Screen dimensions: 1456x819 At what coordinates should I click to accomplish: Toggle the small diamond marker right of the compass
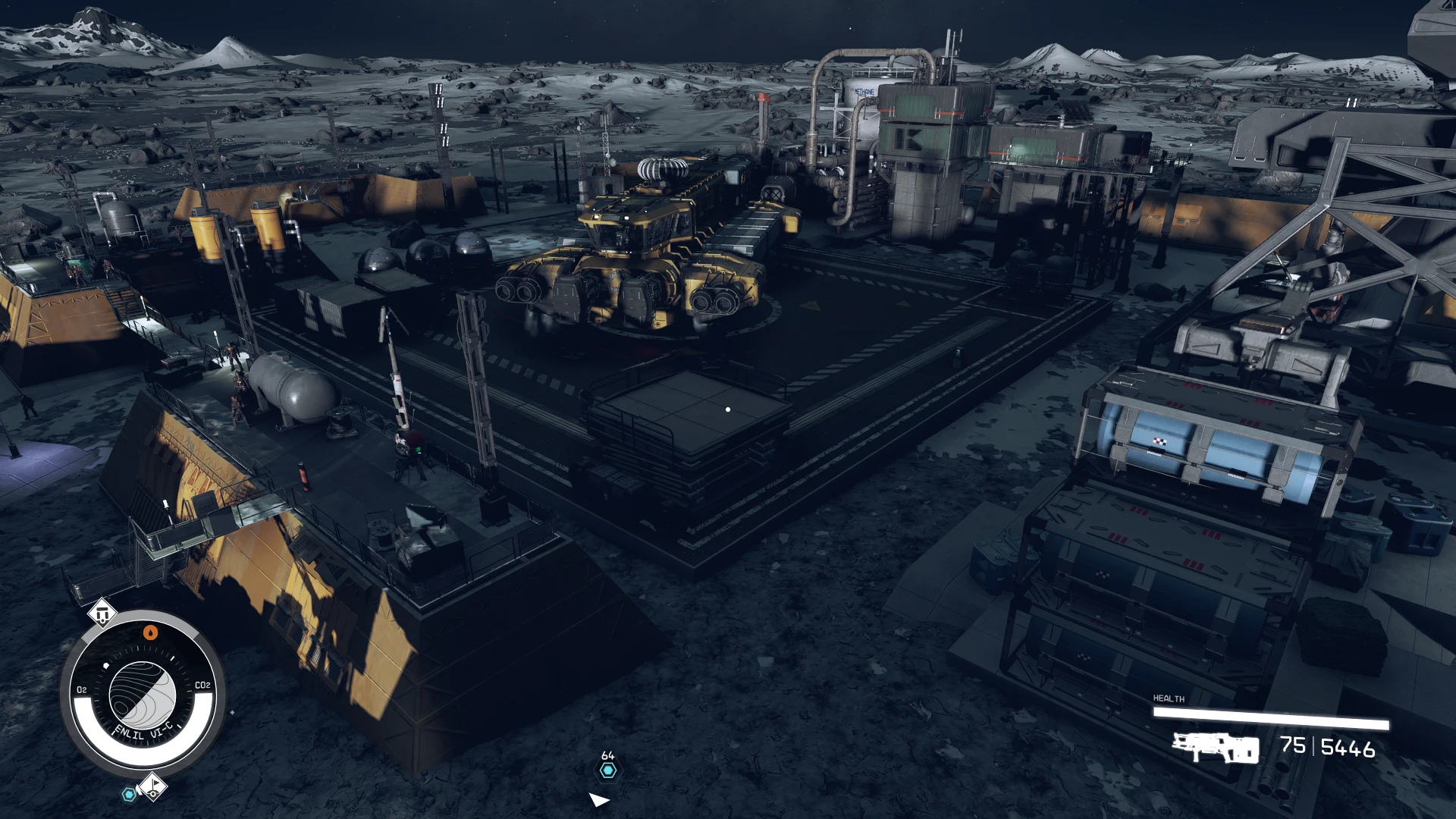coord(233,713)
